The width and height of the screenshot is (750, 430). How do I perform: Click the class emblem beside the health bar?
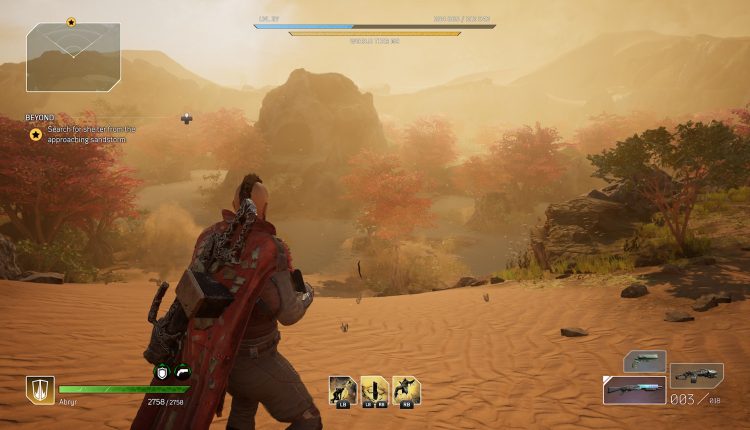40,390
